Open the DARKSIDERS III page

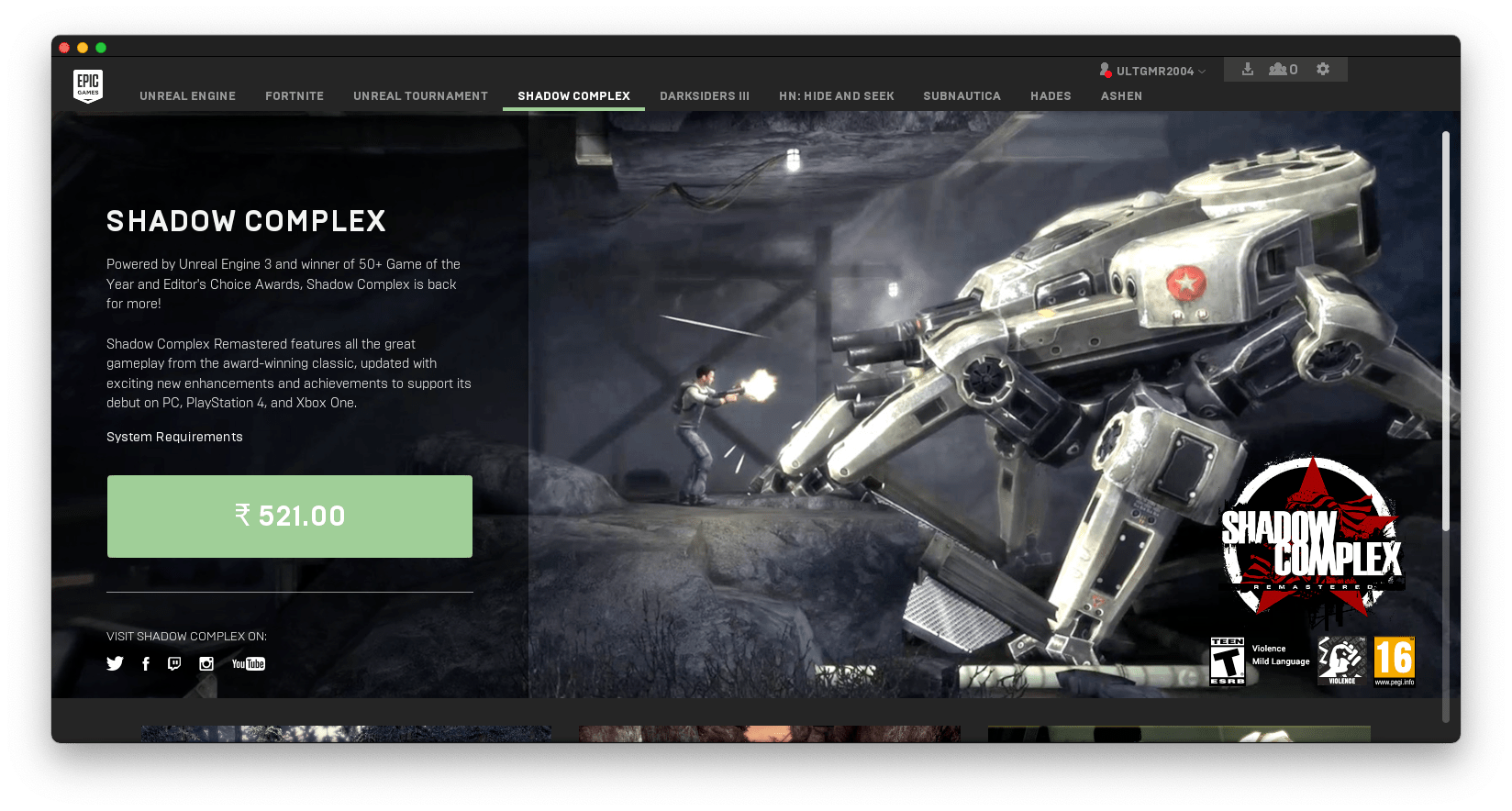pyautogui.click(x=705, y=95)
